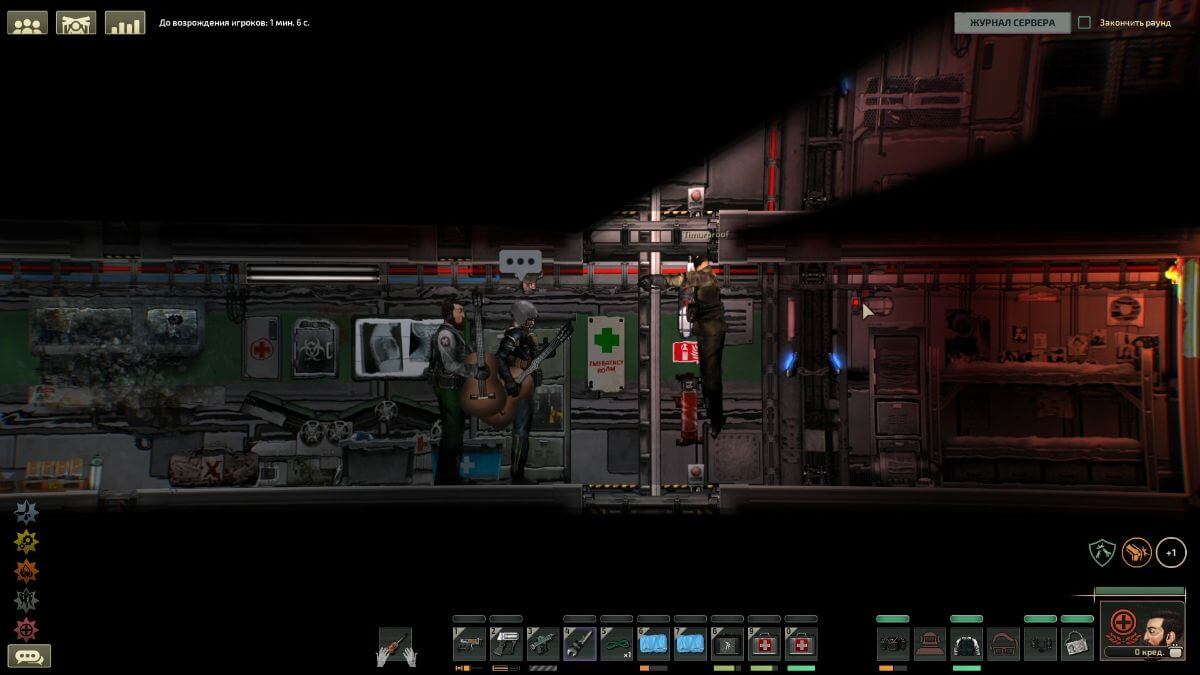Select the wrench in hotbar slot 4
The width and height of the screenshot is (1200, 675).
point(580,643)
